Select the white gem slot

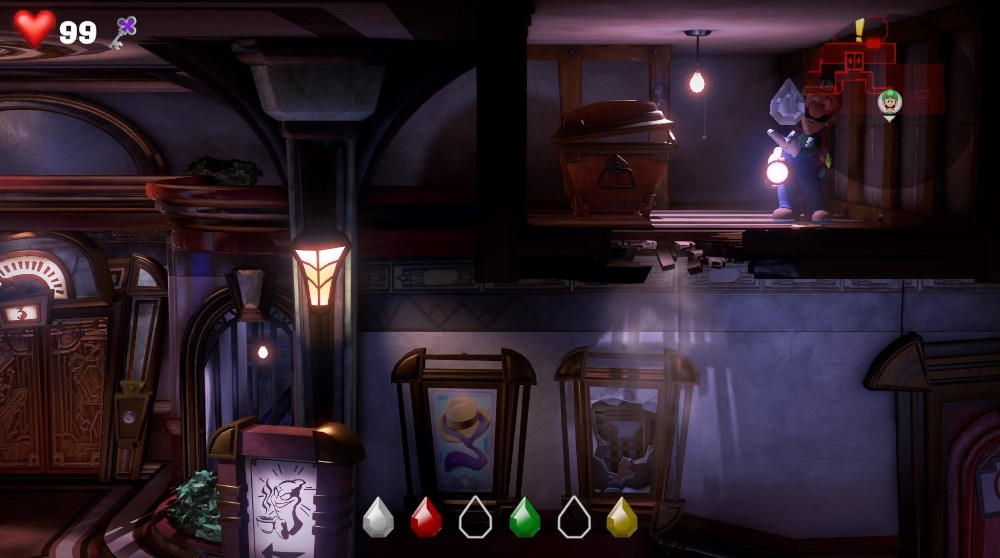pyautogui.click(x=378, y=517)
